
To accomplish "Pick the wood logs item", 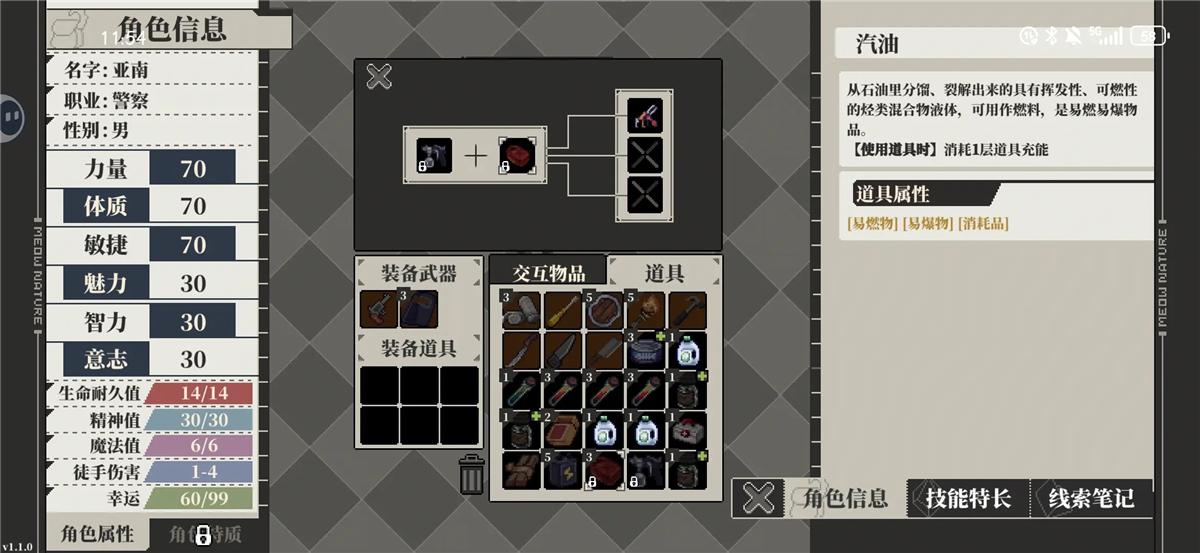I will pyautogui.click(x=521, y=470).
